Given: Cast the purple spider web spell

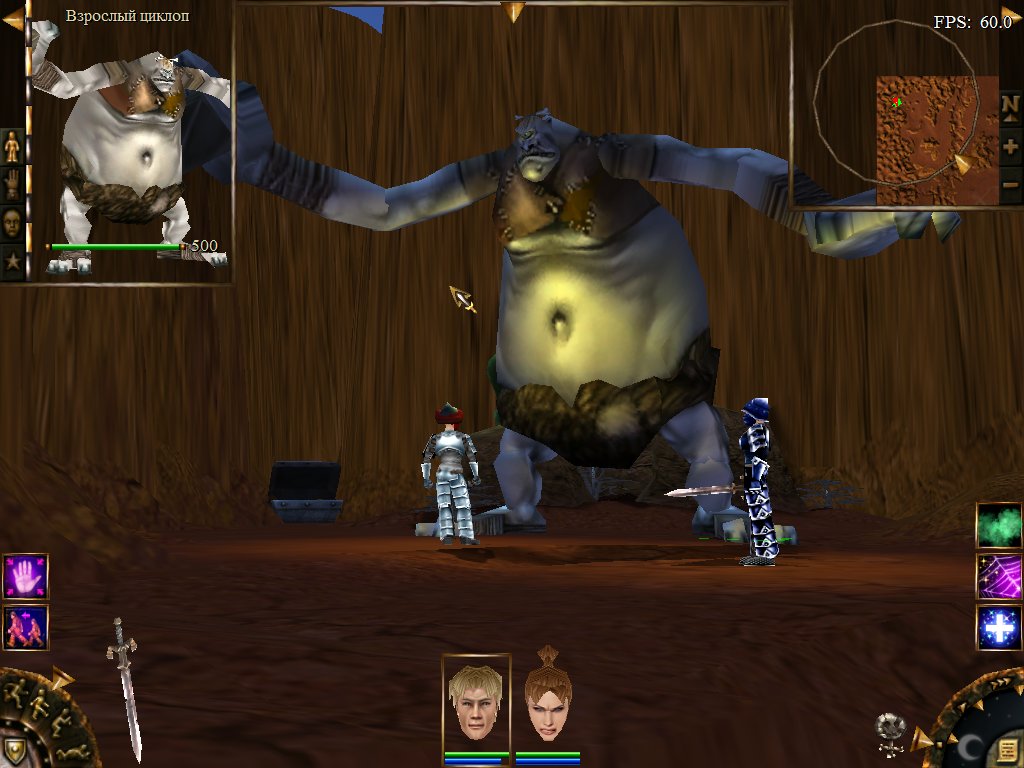Looking at the screenshot, I should [999, 576].
